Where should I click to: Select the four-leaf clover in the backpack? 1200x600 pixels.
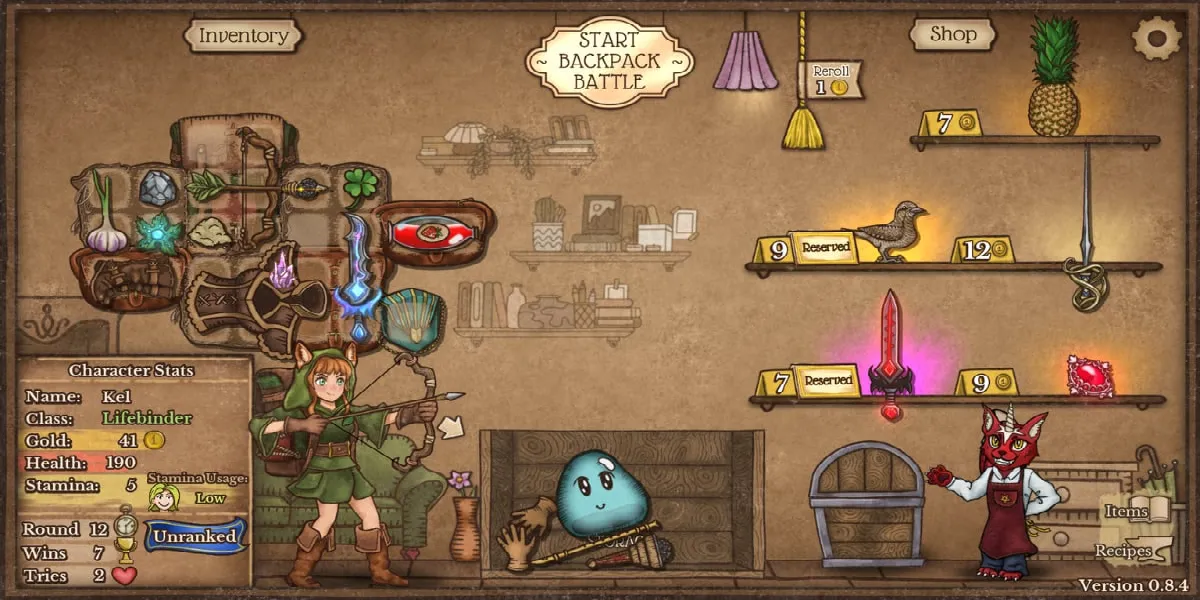(x=361, y=184)
